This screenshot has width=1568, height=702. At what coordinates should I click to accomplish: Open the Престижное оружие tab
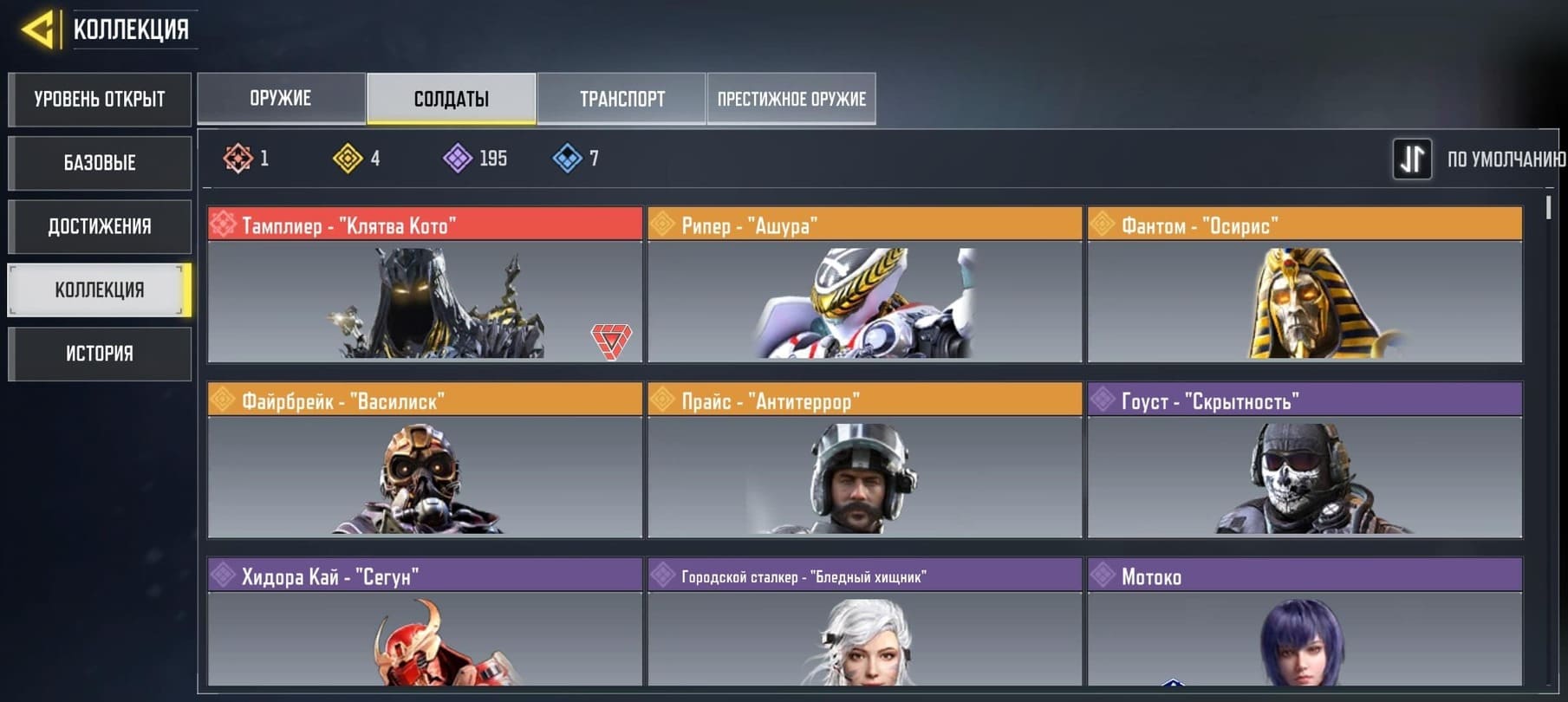(x=791, y=99)
